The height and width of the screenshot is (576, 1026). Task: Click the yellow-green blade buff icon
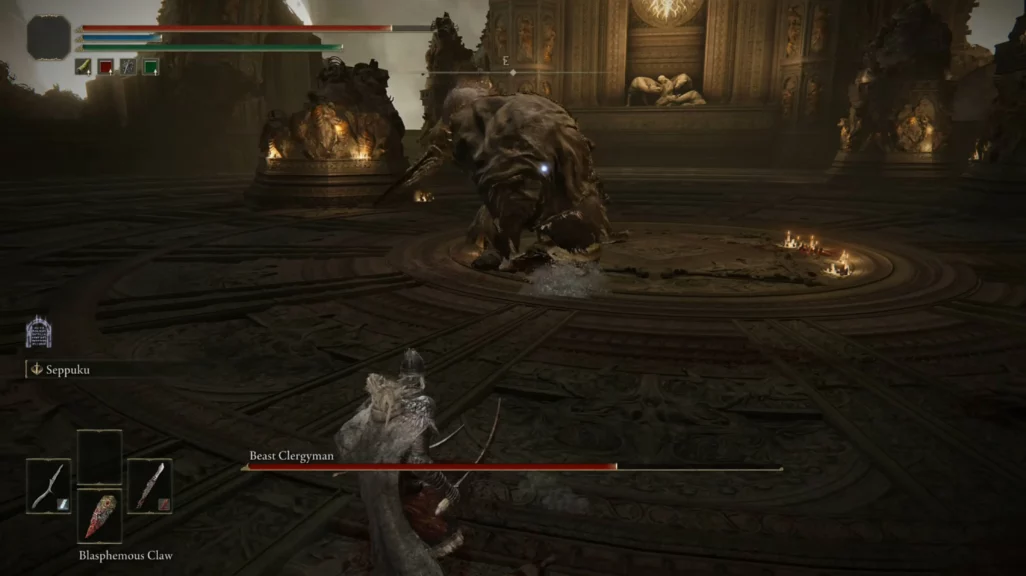tap(83, 67)
